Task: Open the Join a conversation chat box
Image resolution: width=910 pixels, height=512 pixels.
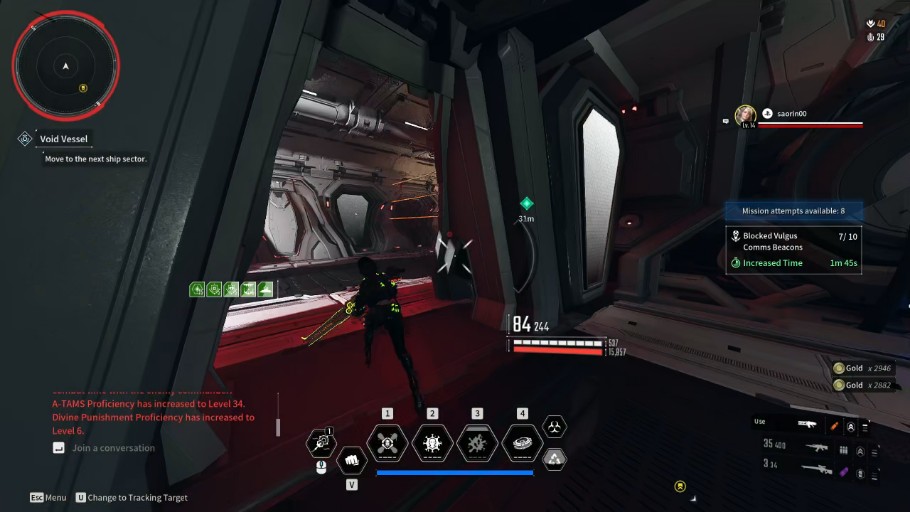Action: click(x=112, y=448)
